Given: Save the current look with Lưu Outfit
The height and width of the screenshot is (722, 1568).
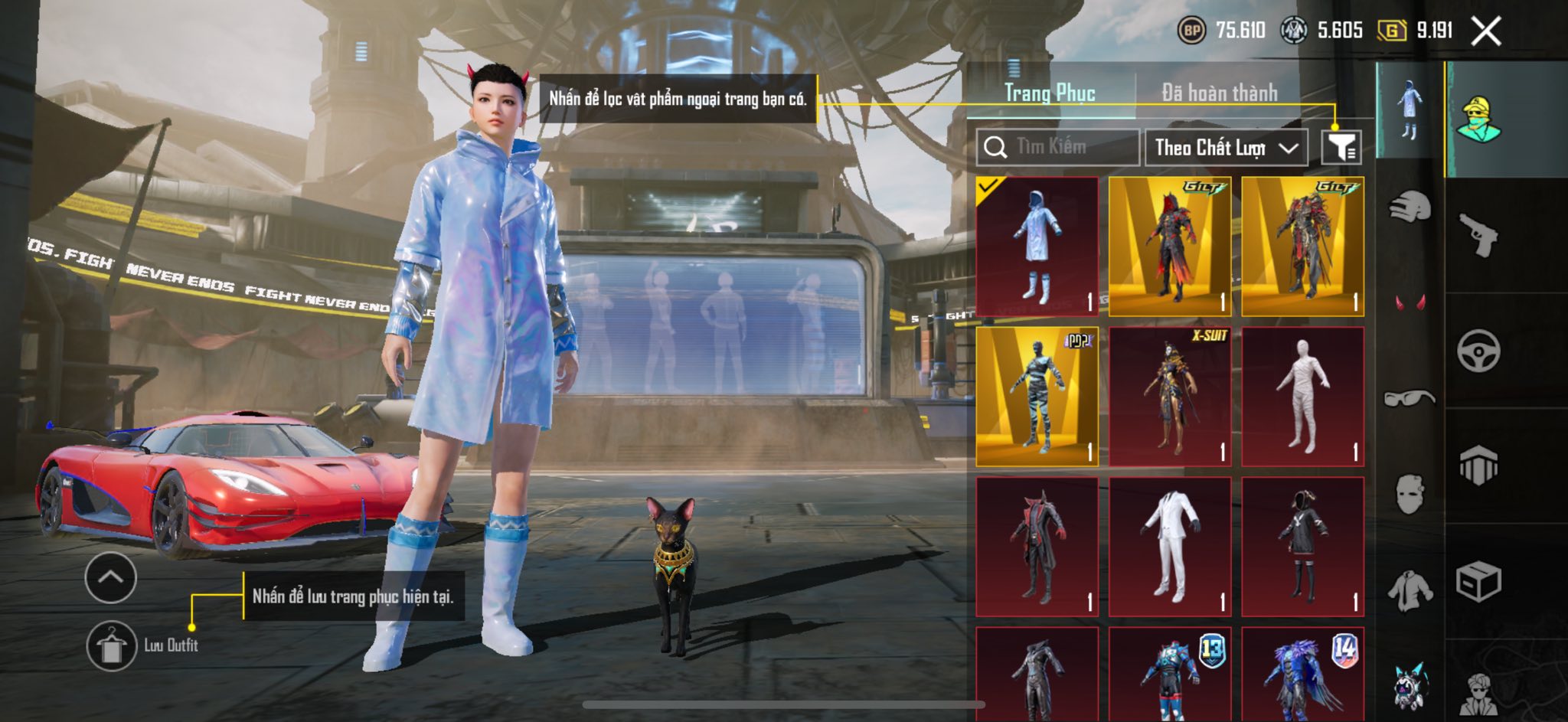Looking at the screenshot, I should pyautogui.click(x=112, y=645).
